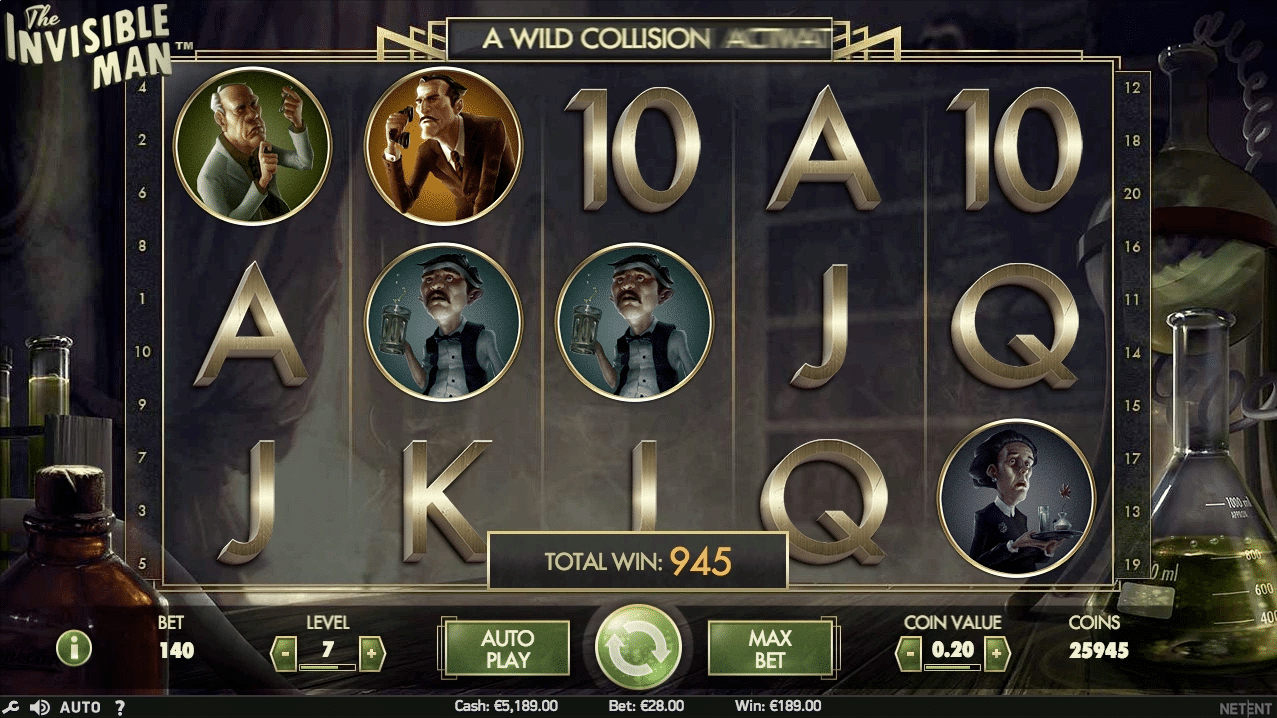
Task: Open help with the question mark
Action: (x=119, y=707)
